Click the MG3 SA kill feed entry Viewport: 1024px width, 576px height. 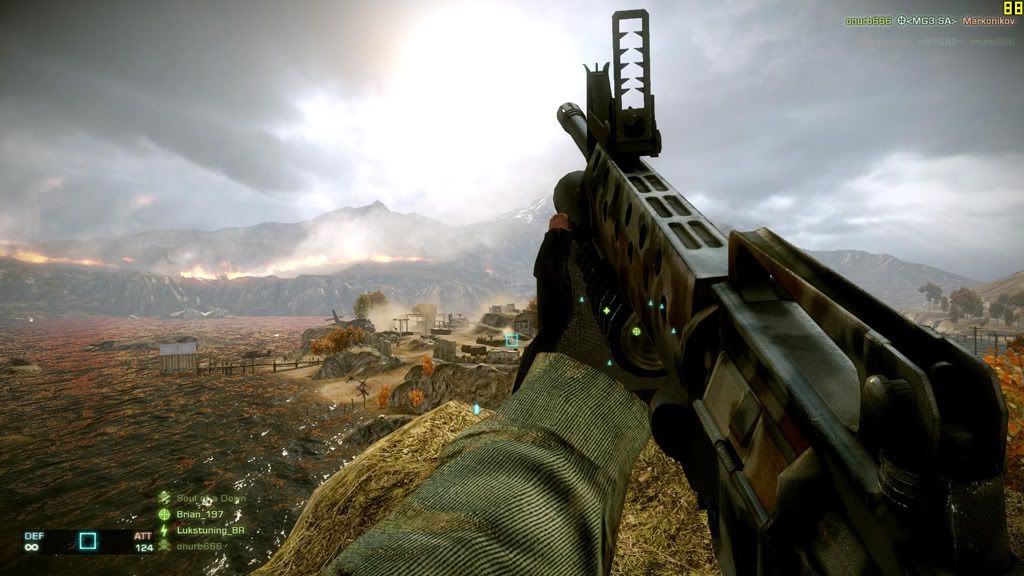point(927,20)
